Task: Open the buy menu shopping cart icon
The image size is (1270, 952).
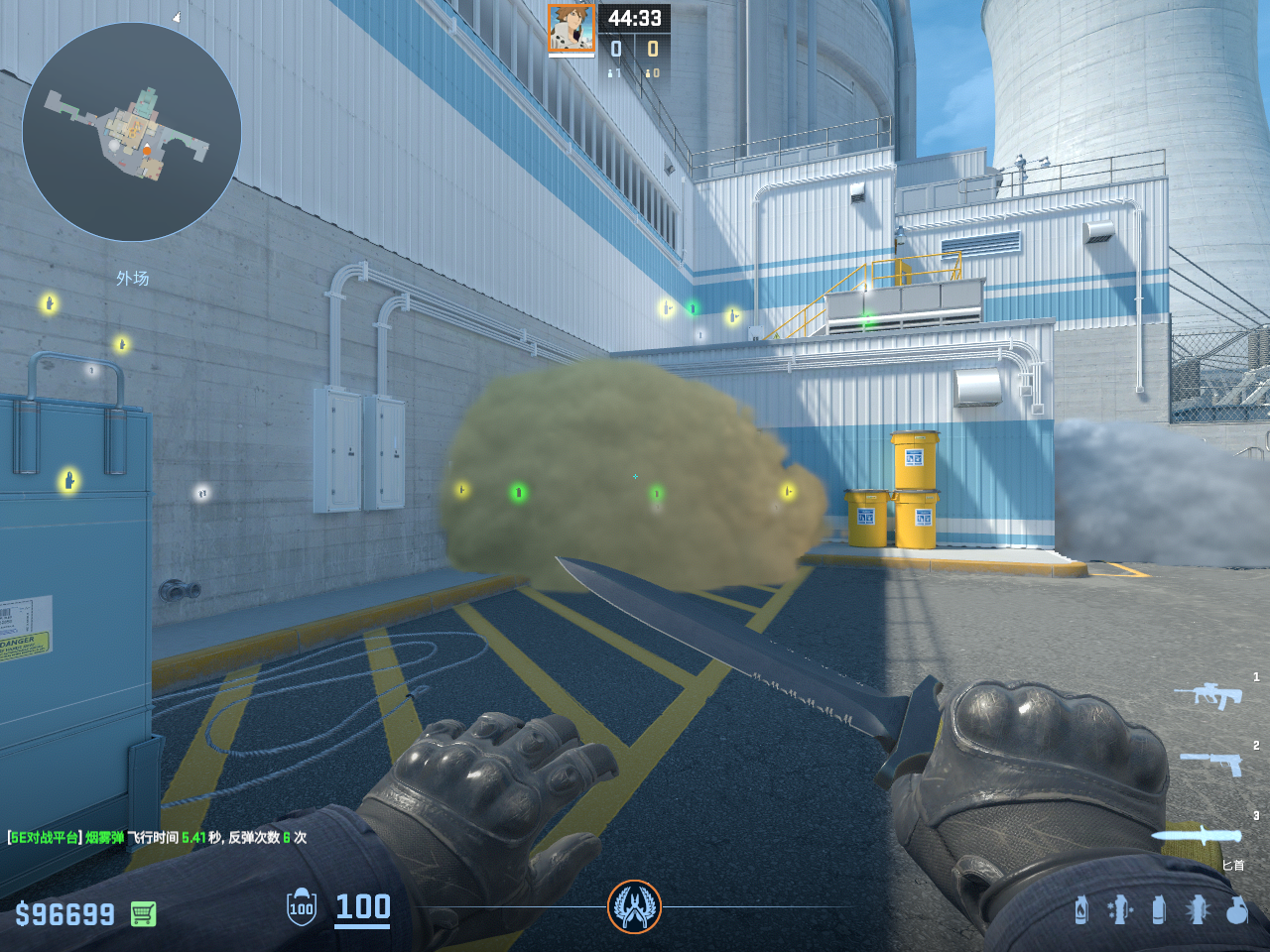Action: (x=143, y=913)
